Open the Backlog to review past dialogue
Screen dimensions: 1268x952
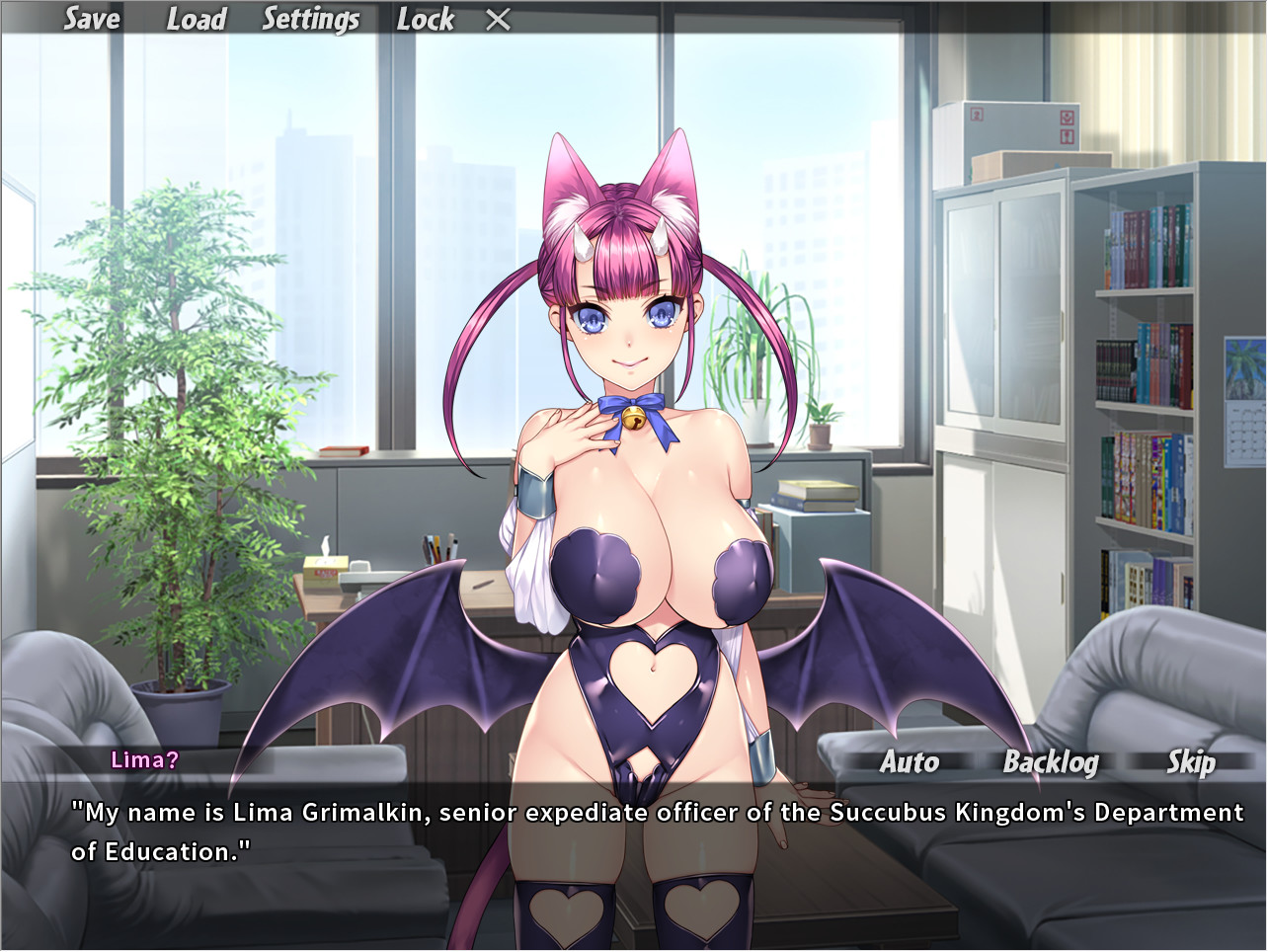point(1051,762)
